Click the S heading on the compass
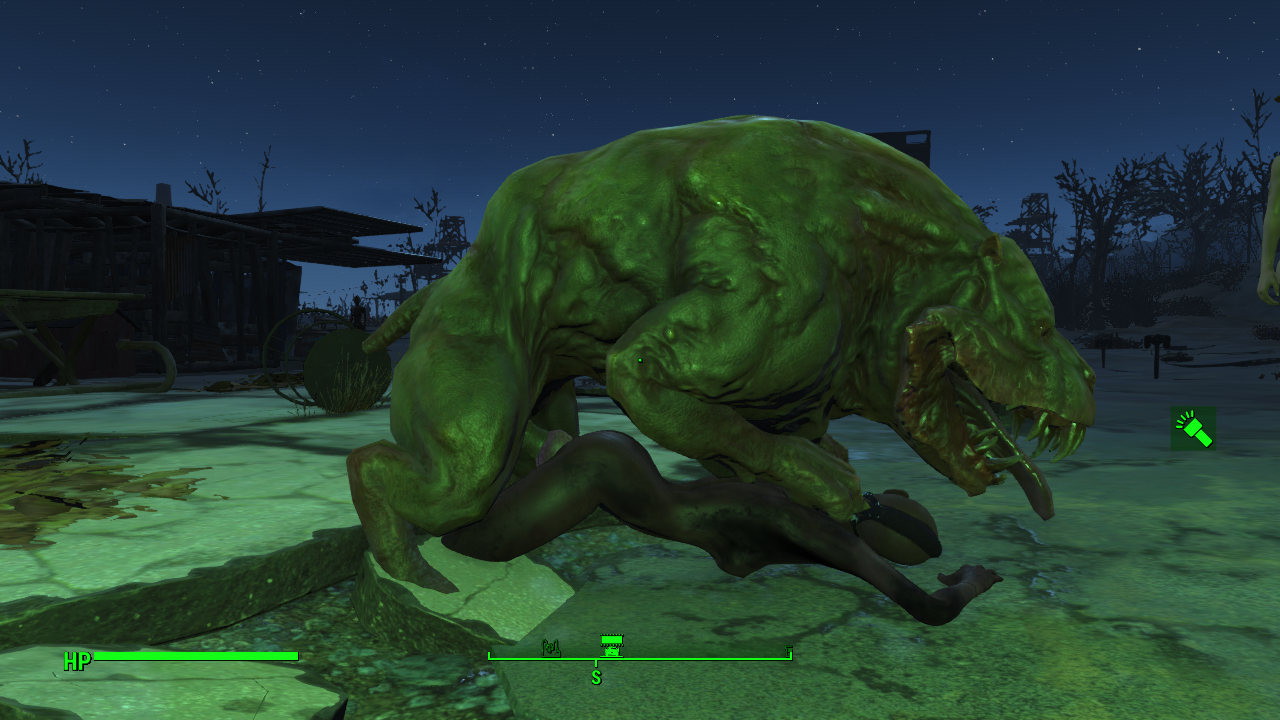The height and width of the screenshot is (720, 1280). pyautogui.click(x=596, y=678)
